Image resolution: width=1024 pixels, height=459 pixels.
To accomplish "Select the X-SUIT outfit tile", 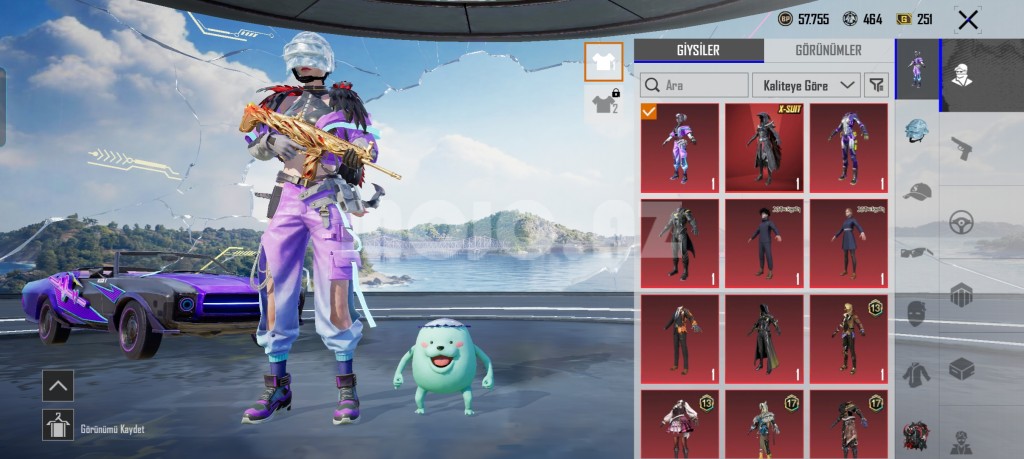I will pyautogui.click(x=763, y=148).
